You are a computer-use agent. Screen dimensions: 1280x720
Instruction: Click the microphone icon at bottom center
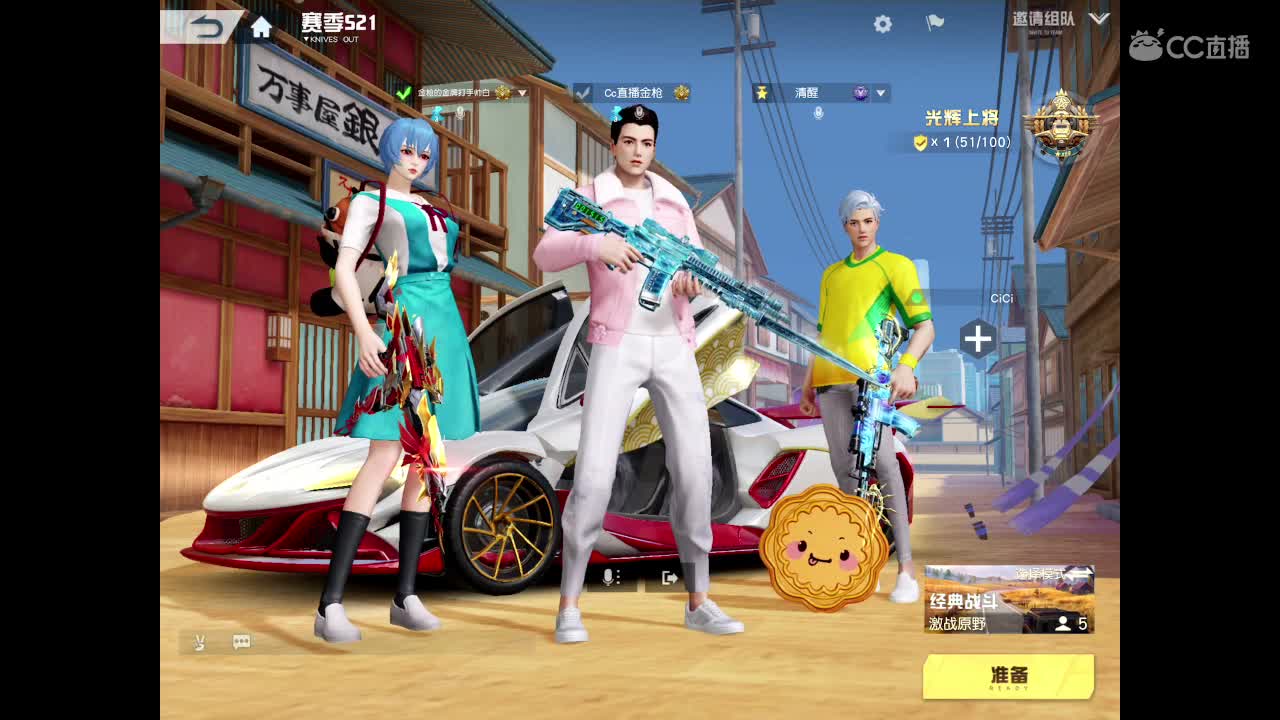[x=606, y=578]
